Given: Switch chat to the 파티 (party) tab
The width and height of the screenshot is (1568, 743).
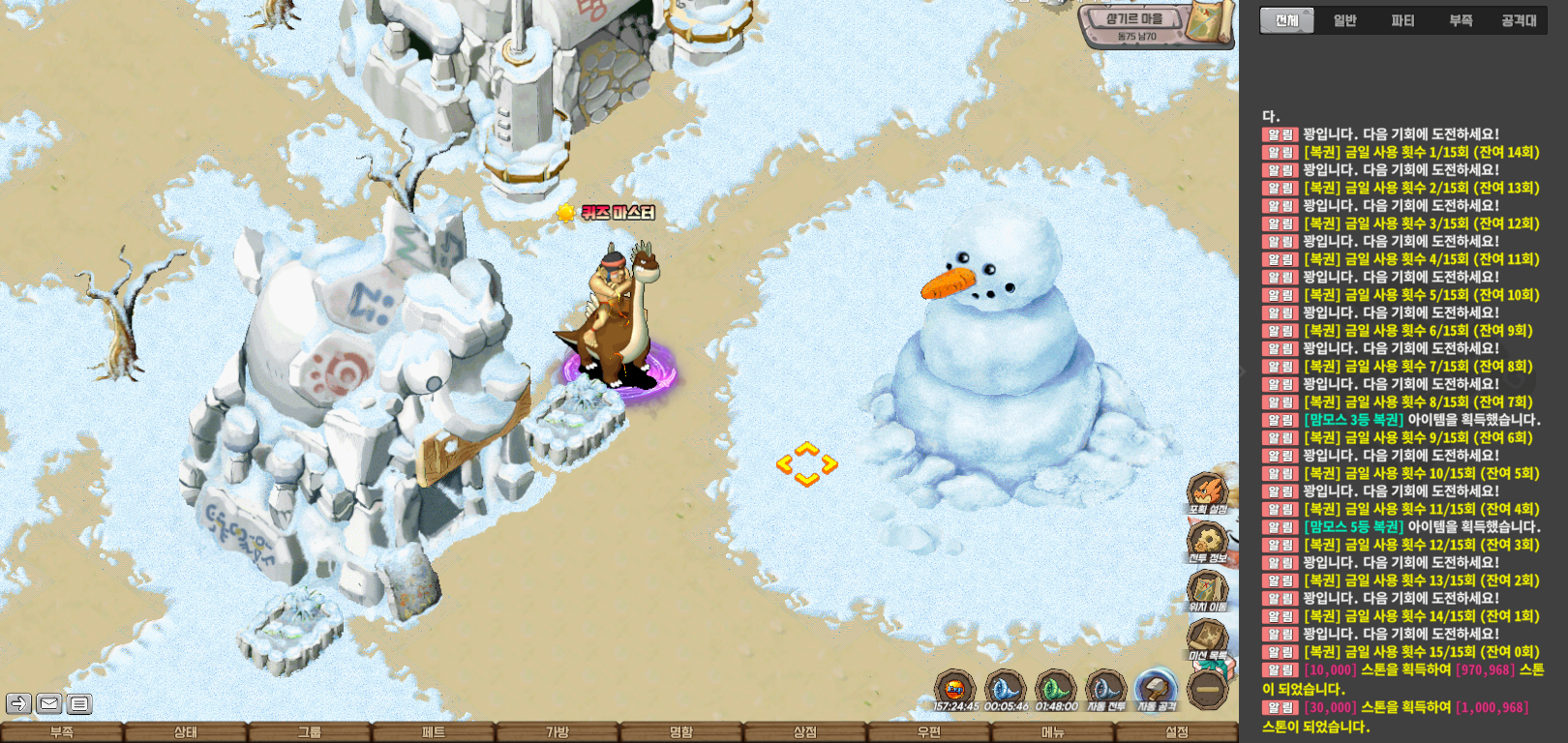Looking at the screenshot, I should (x=1402, y=20).
